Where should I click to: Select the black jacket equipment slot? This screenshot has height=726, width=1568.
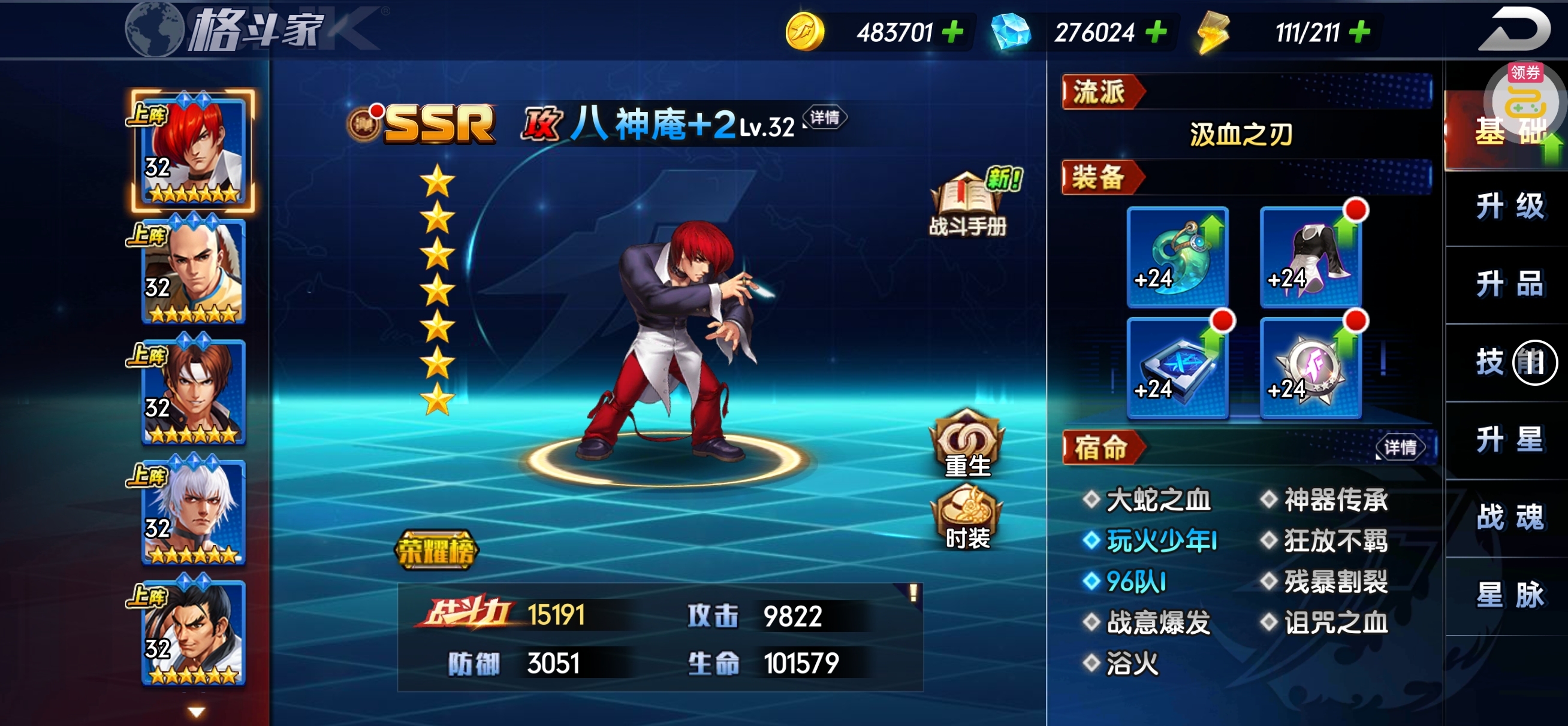pos(1309,256)
